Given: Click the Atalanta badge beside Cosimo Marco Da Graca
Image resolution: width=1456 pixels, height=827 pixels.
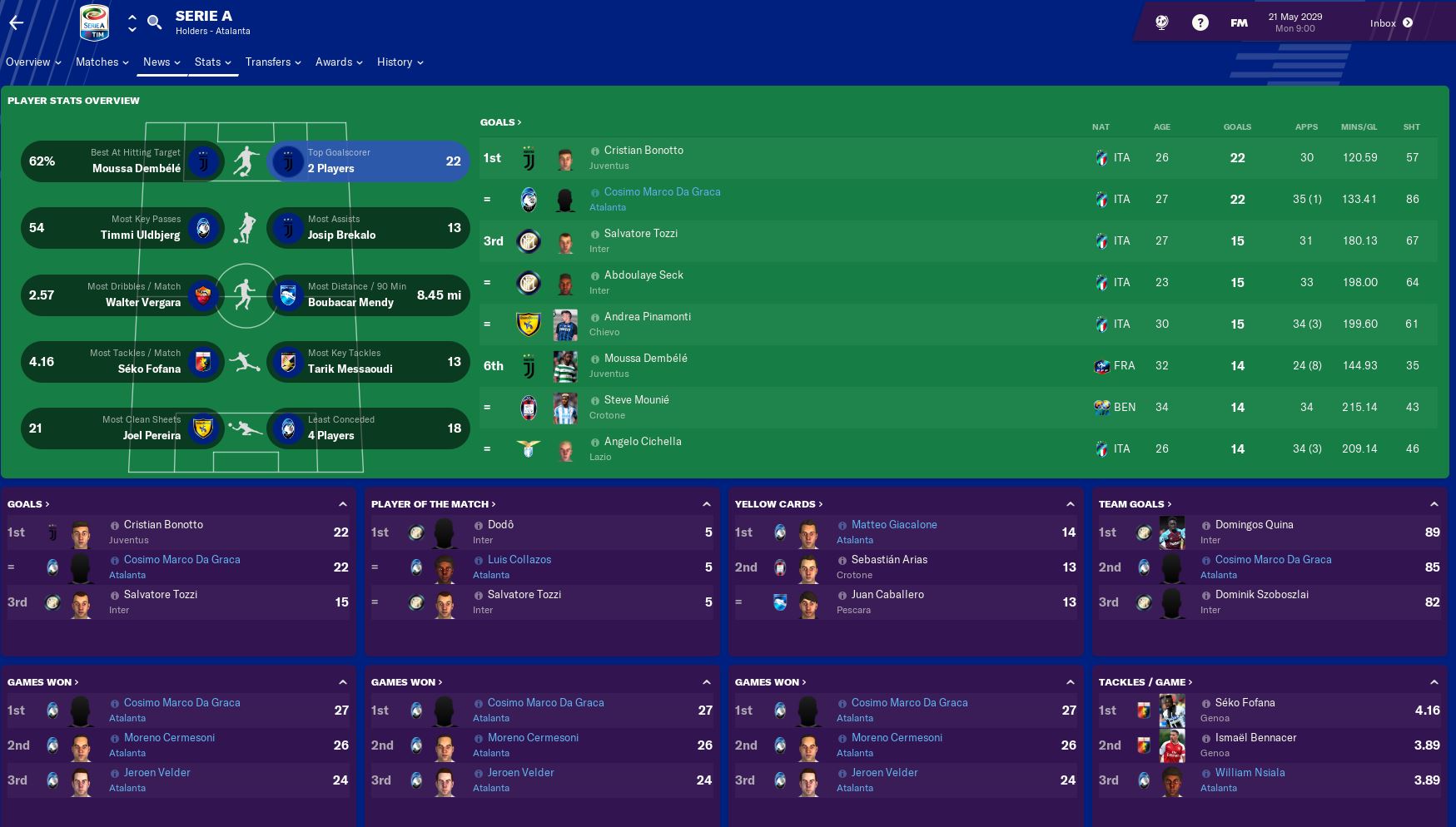Looking at the screenshot, I should coord(529,200).
